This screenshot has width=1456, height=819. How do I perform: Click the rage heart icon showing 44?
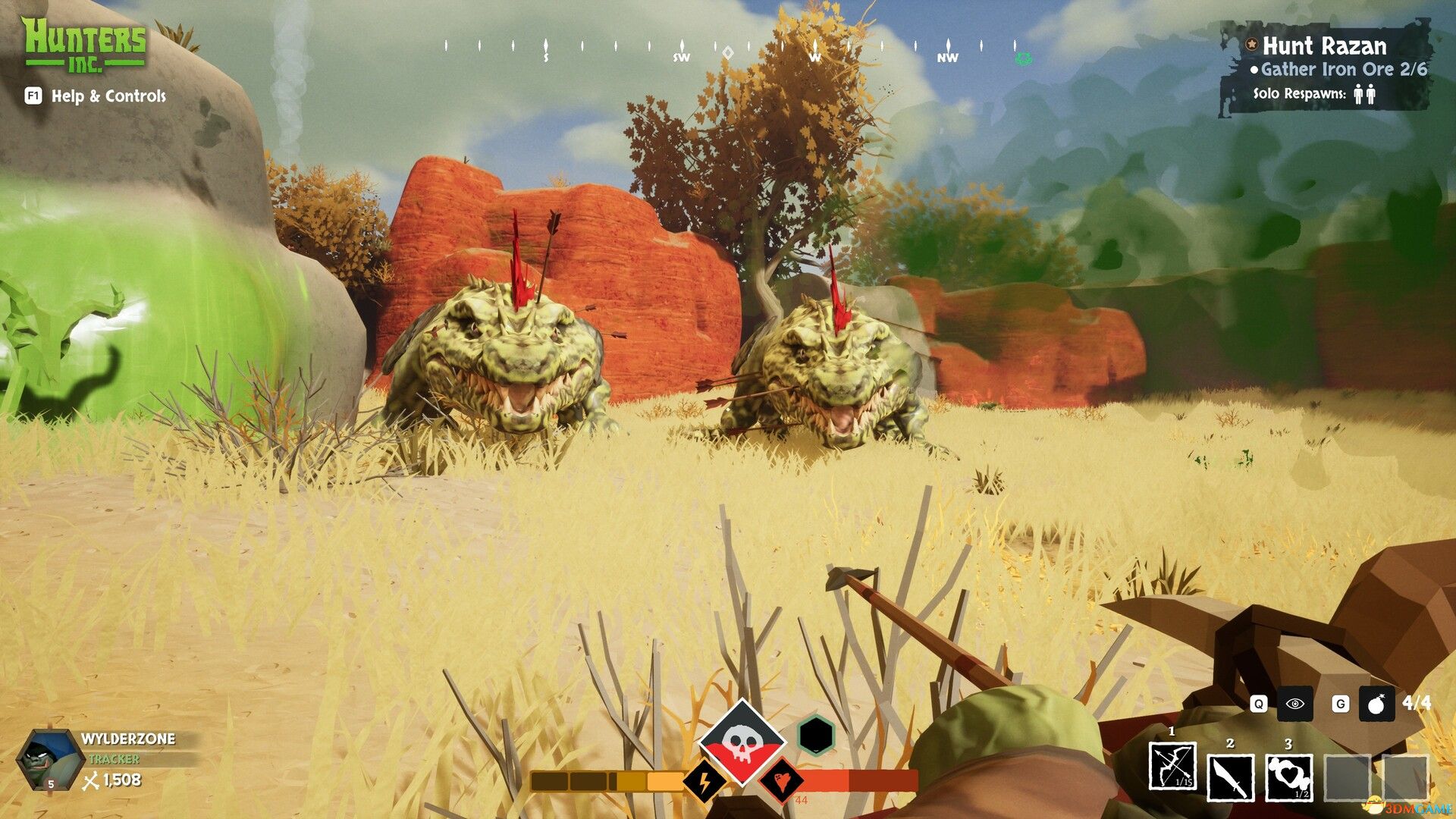click(x=783, y=781)
